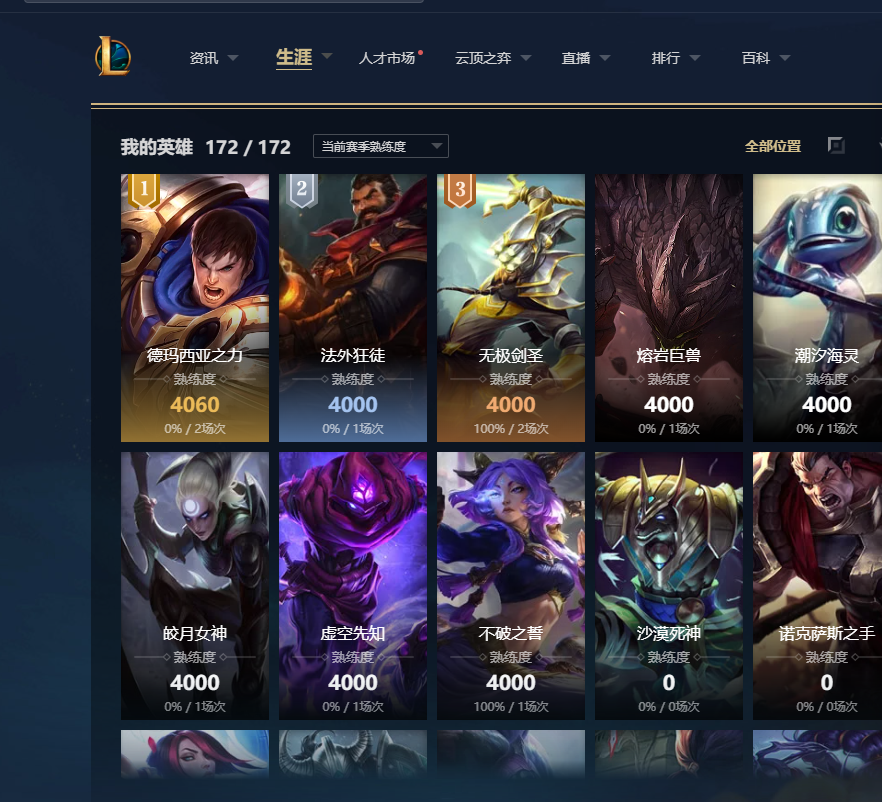Select the 法外狂徒 champion card
Image resolution: width=882 pixels, height=802 pixels.
point(353,307)
